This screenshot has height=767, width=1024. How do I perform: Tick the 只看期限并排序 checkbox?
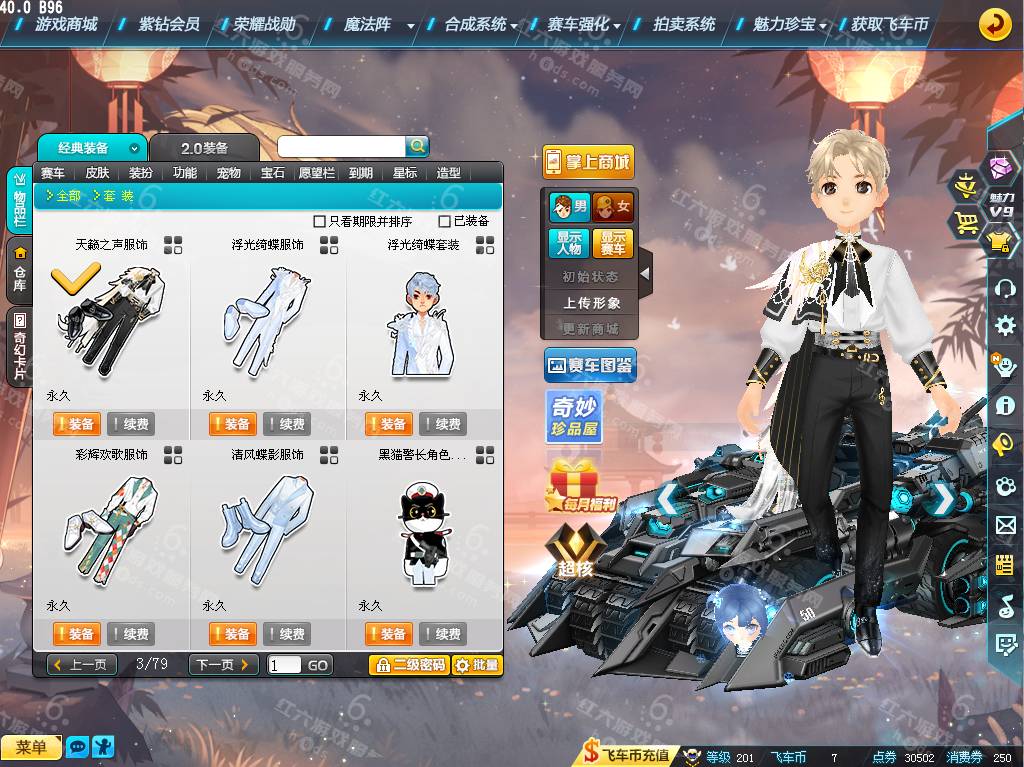click(320, 221)
